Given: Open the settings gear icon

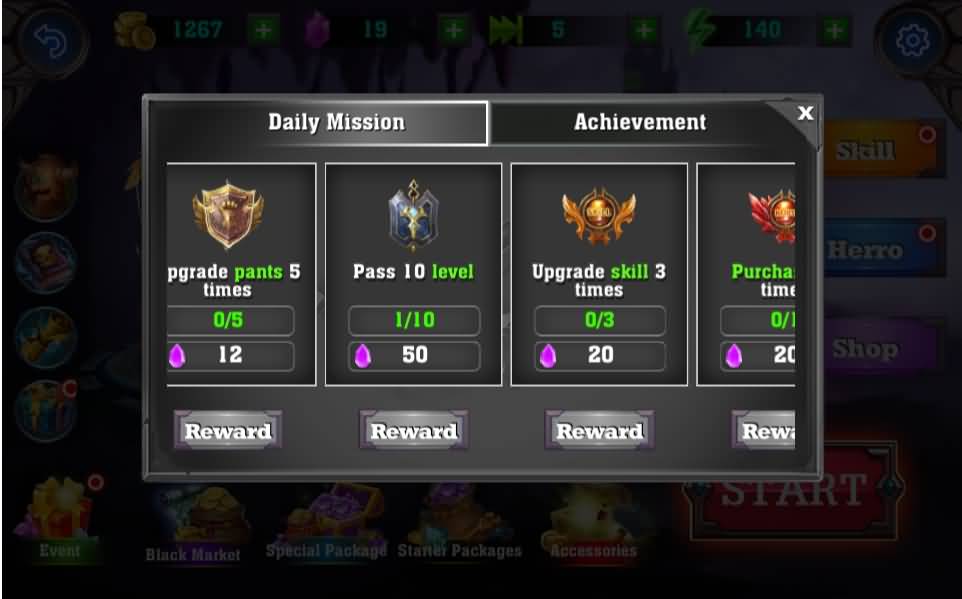Looking at the screenshot, I should [912, 41].
